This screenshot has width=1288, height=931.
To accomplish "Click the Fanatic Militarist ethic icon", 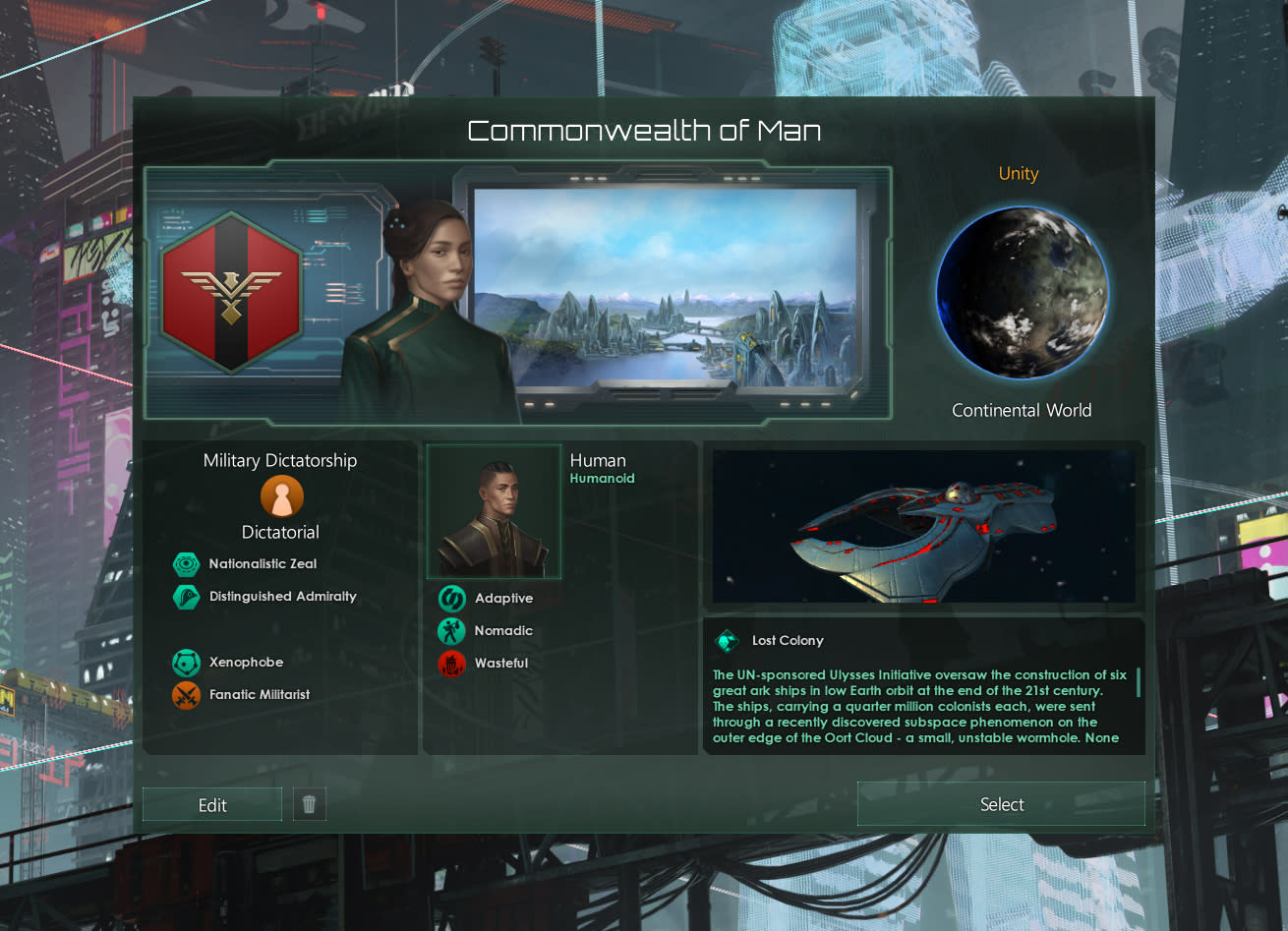I will (186, 695).
